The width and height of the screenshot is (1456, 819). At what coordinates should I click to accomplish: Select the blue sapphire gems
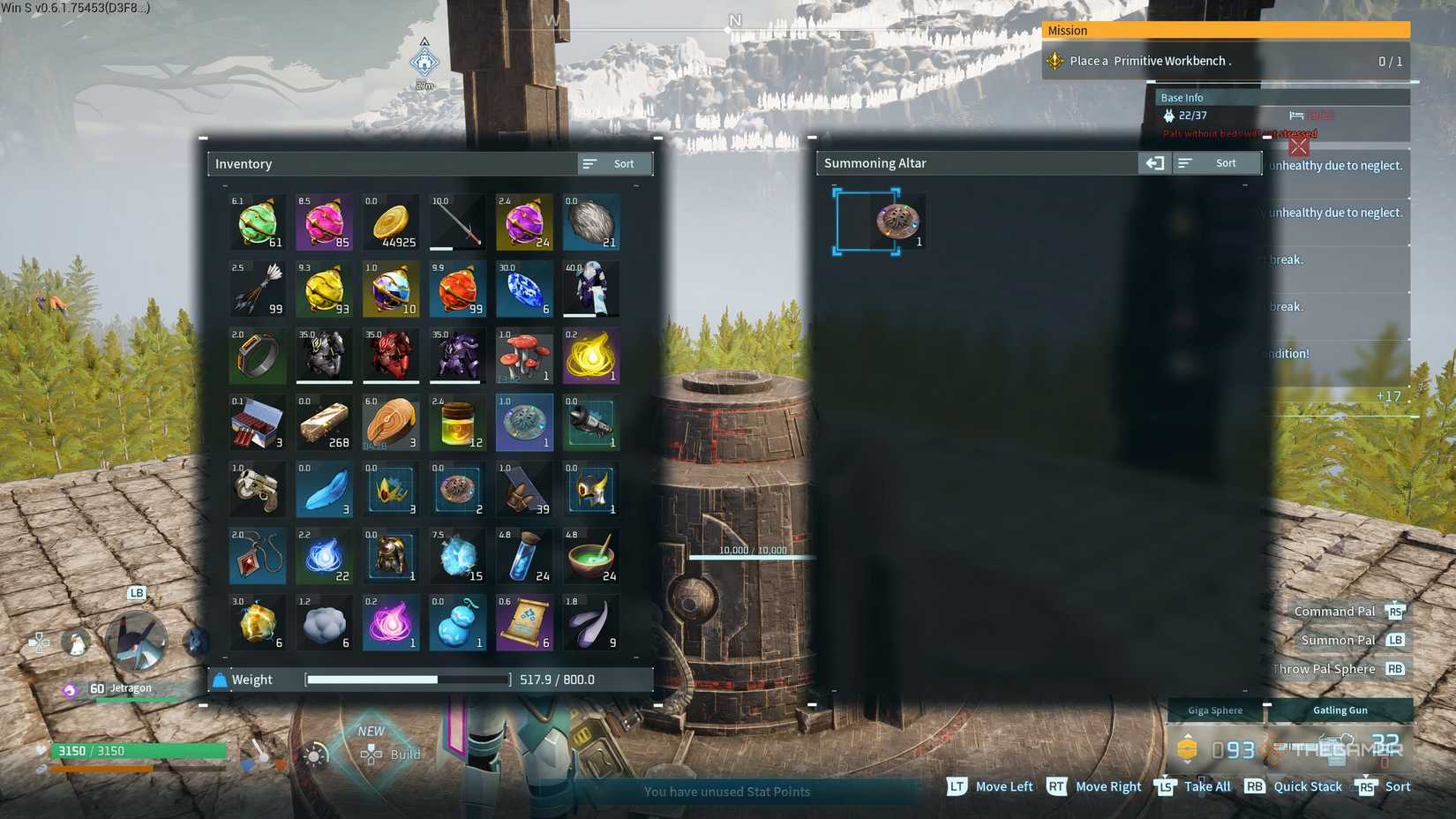(524, 289)
